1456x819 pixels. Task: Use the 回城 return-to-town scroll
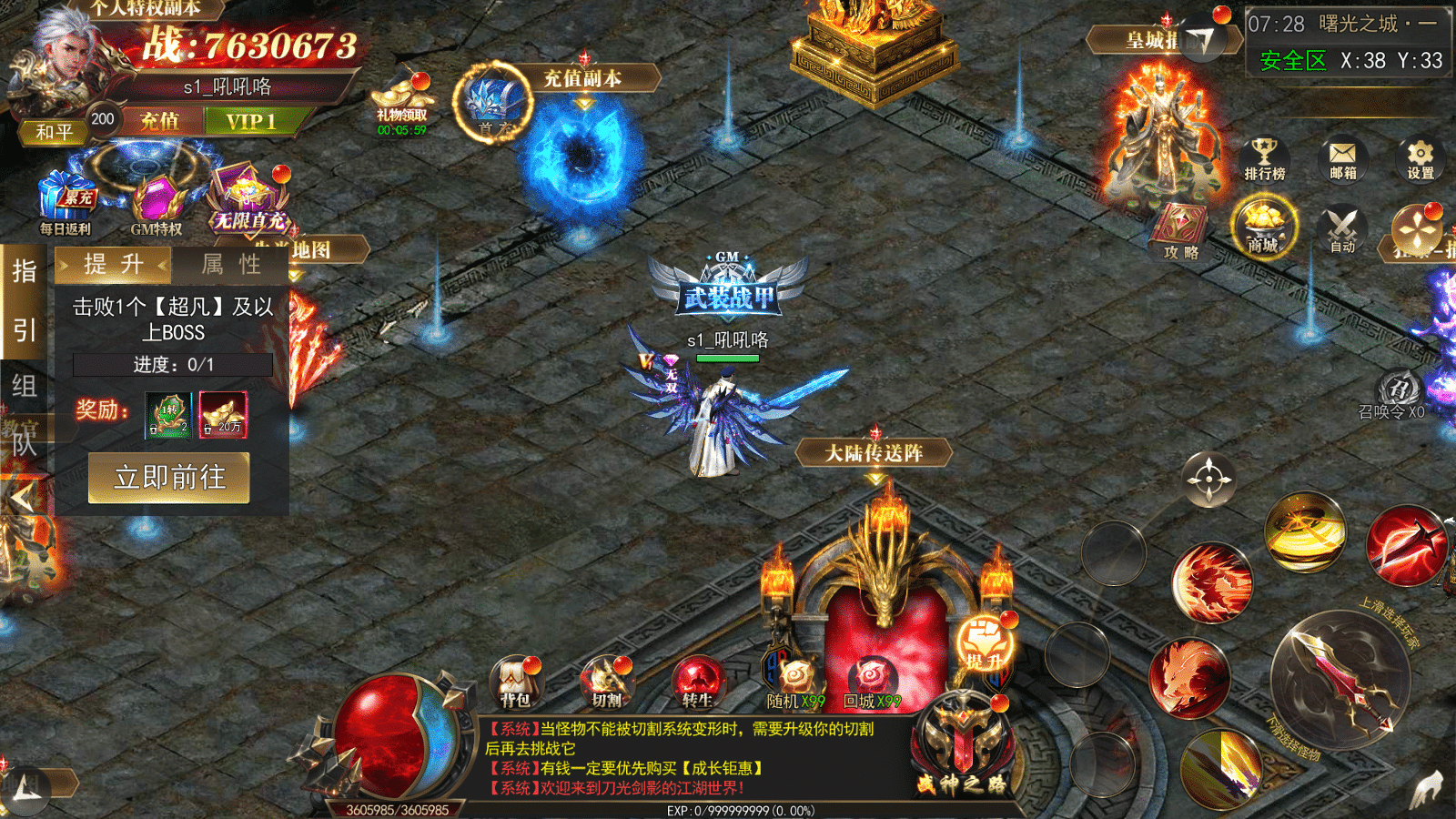coord(871,682)
